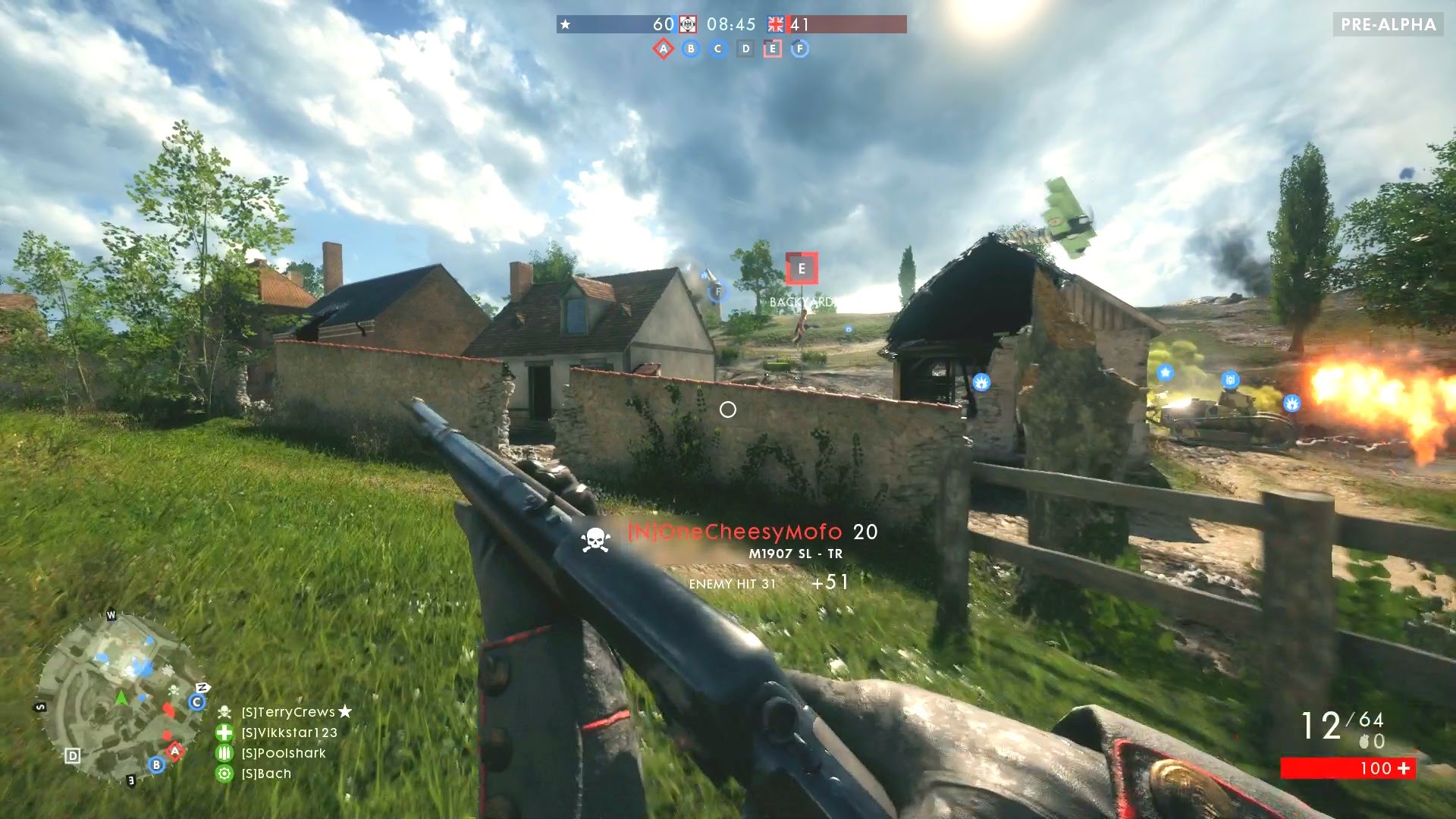Click objective B marker in the top bar
This screenshot has height=819, width=1456.
click(691, 48)
